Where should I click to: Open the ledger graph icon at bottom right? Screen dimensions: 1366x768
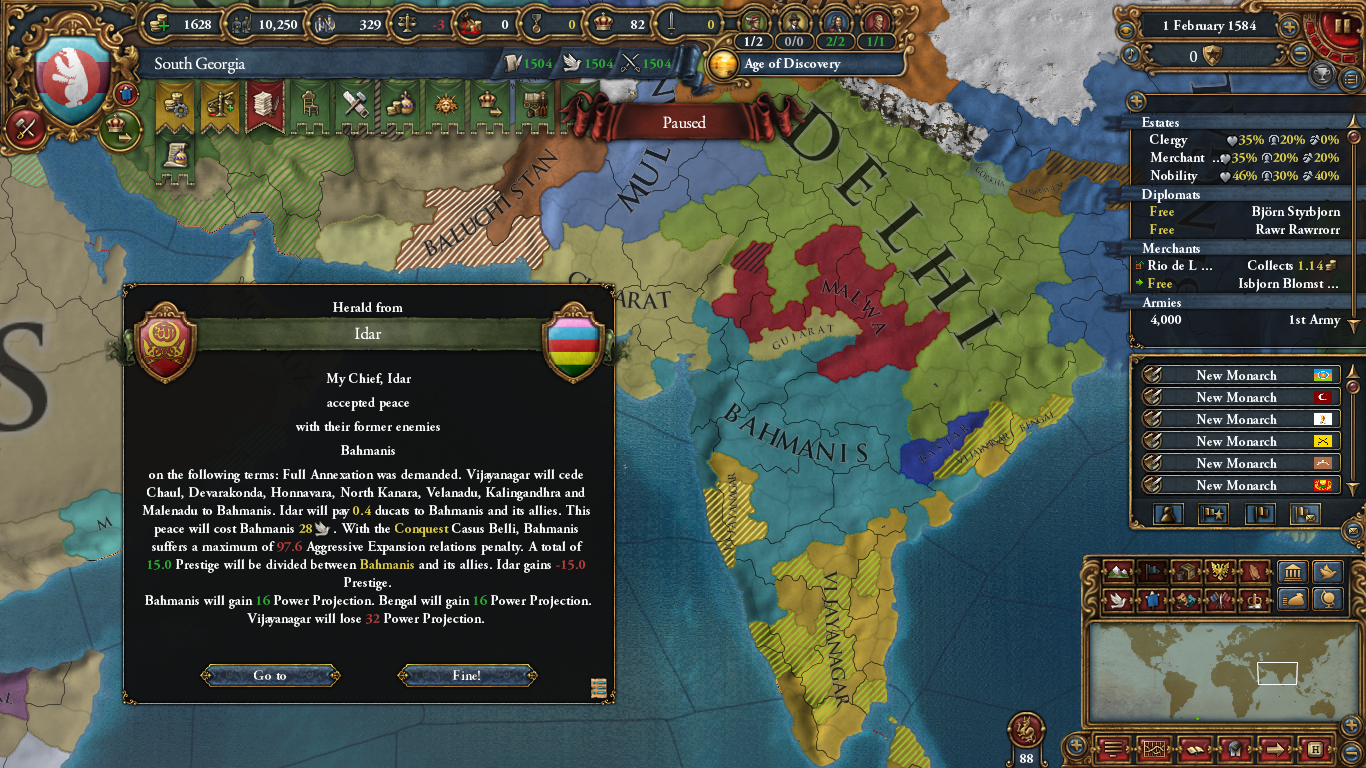click(x=1155, y=749)
